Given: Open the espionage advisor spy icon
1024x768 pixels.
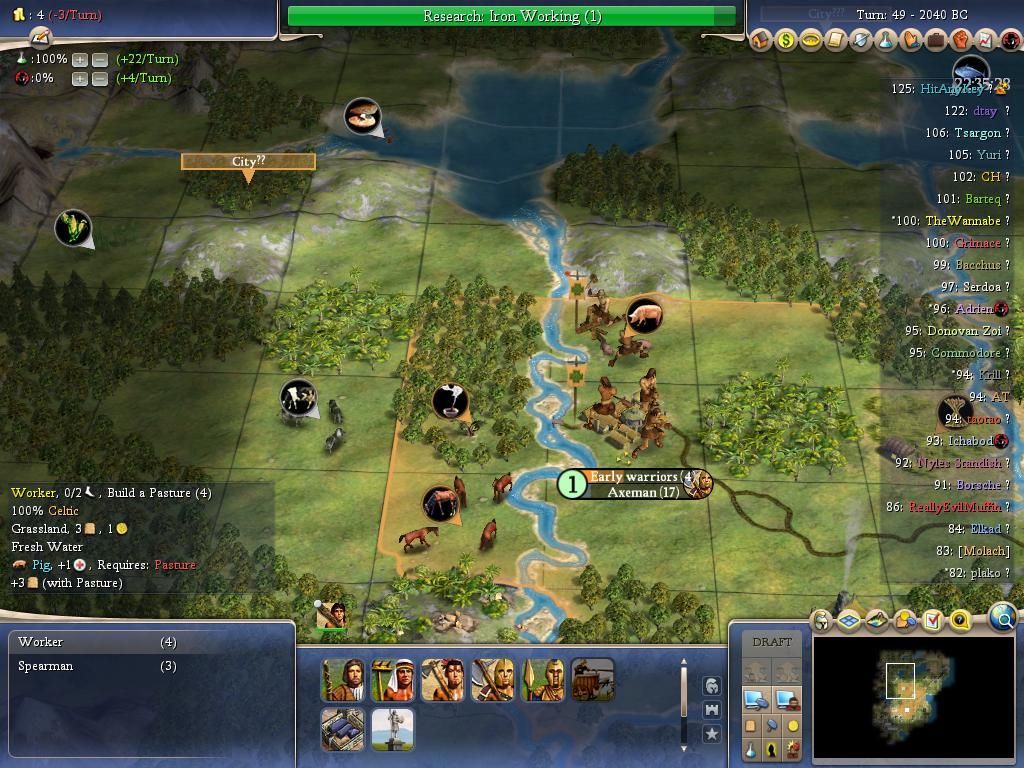Looking at the screenshot, I should coord(1010,41).
